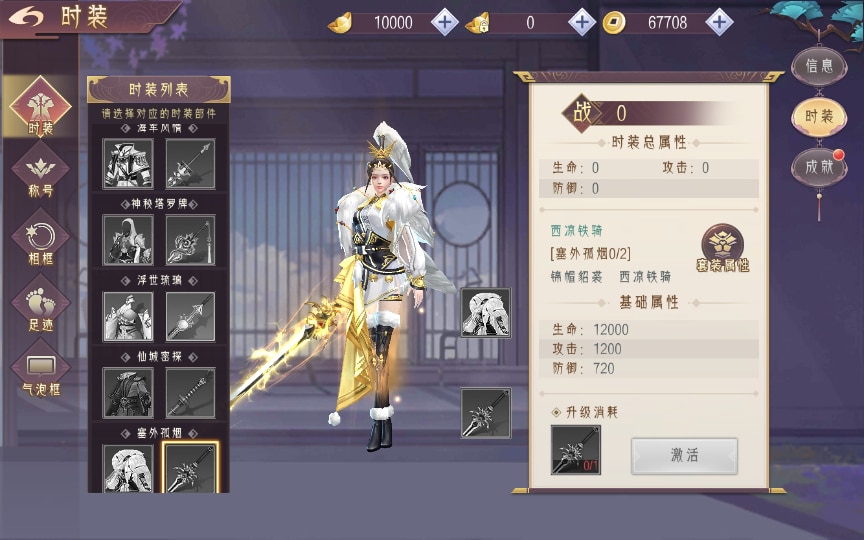Add bound ingots with the plus button
The height and width of the screenshot is (540, 864).
[x=582, y=22]
